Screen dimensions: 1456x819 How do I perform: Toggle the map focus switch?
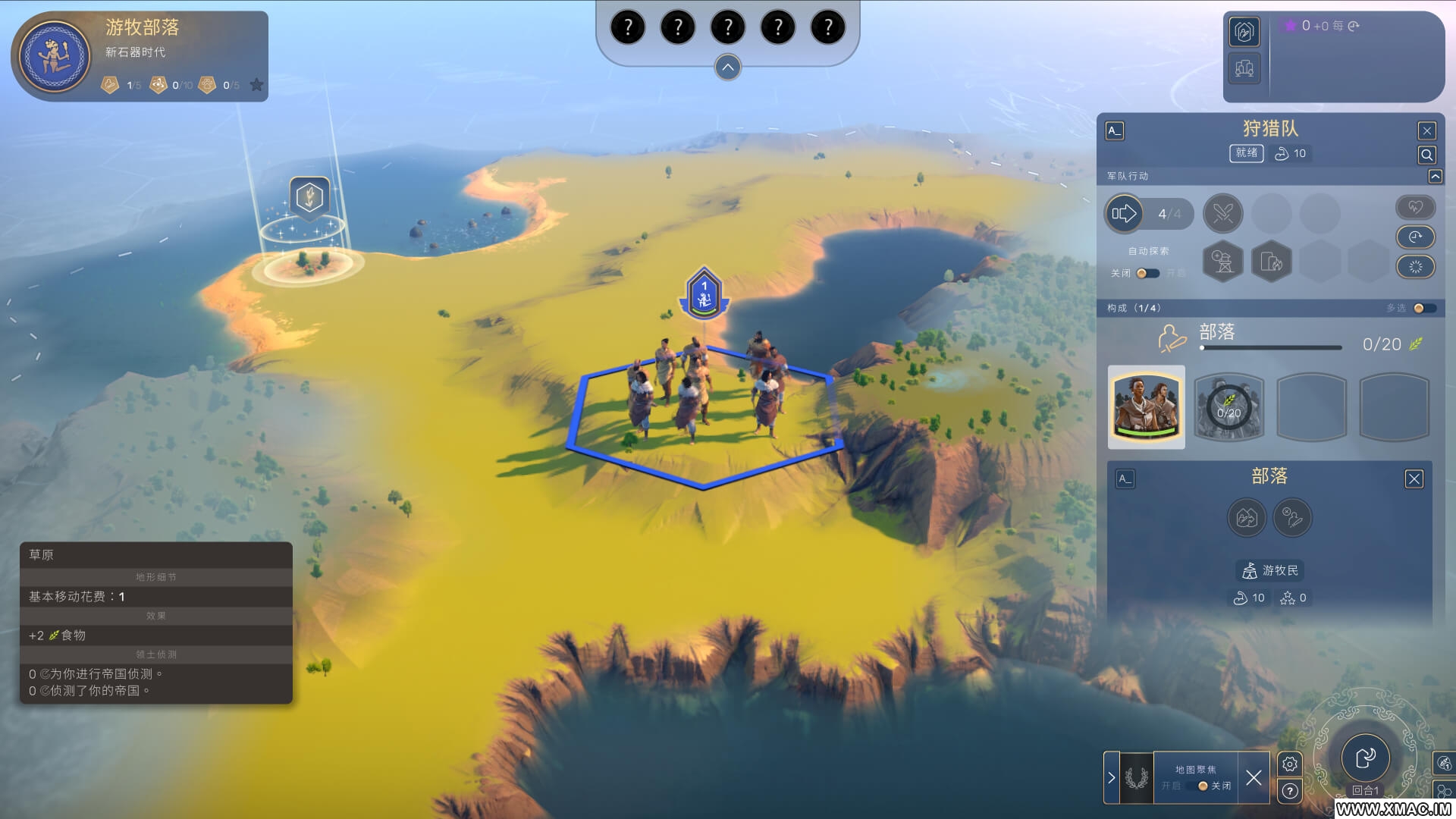(1201, 786)
